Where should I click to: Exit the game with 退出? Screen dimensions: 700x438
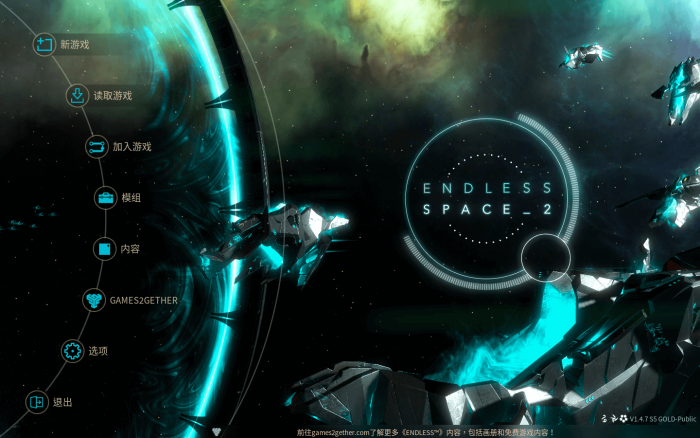(62, 402)
